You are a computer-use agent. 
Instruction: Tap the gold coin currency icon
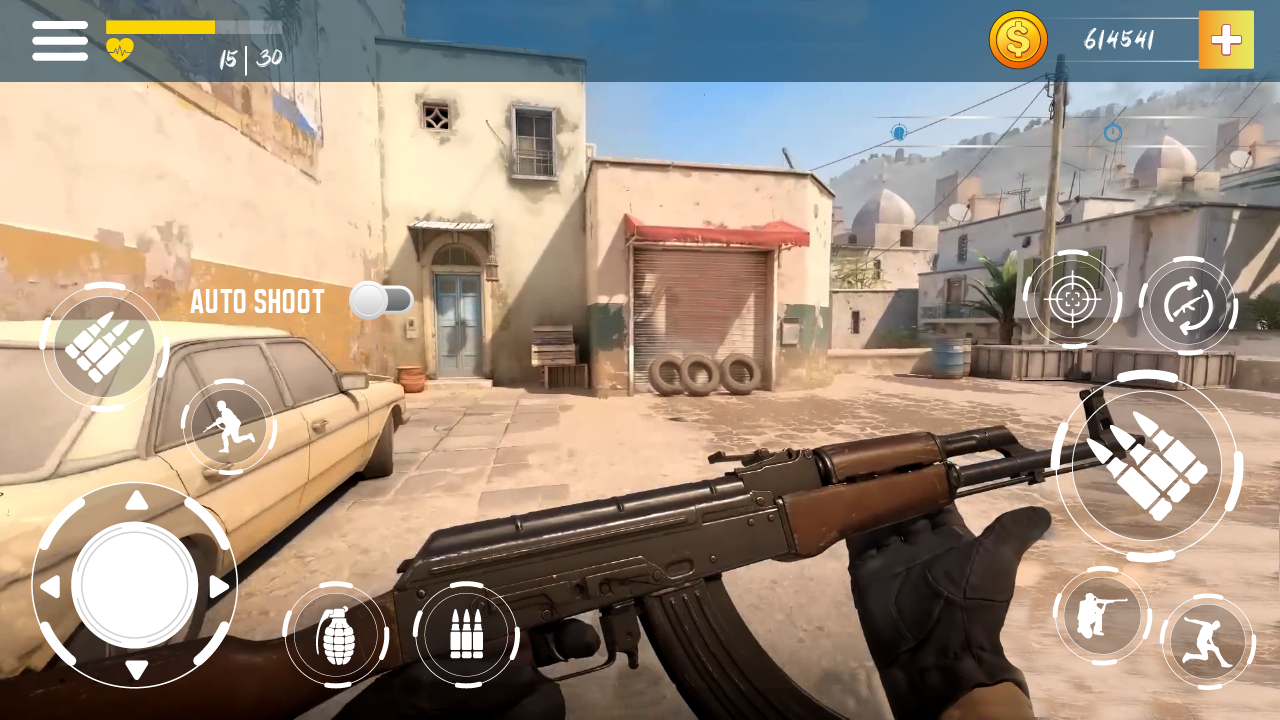tap(1019, 40)
